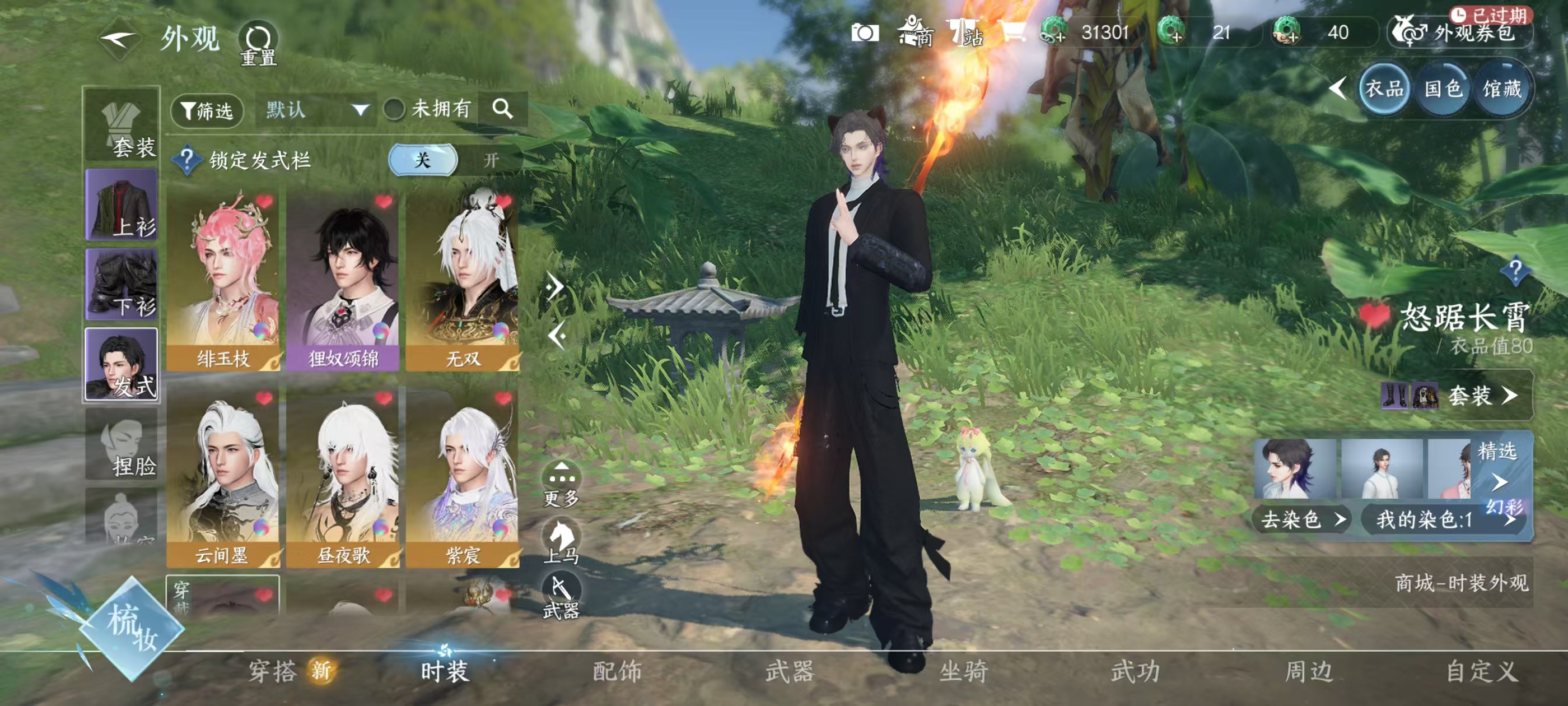Switch to the 配饰 accessories tab

point(617,671)
